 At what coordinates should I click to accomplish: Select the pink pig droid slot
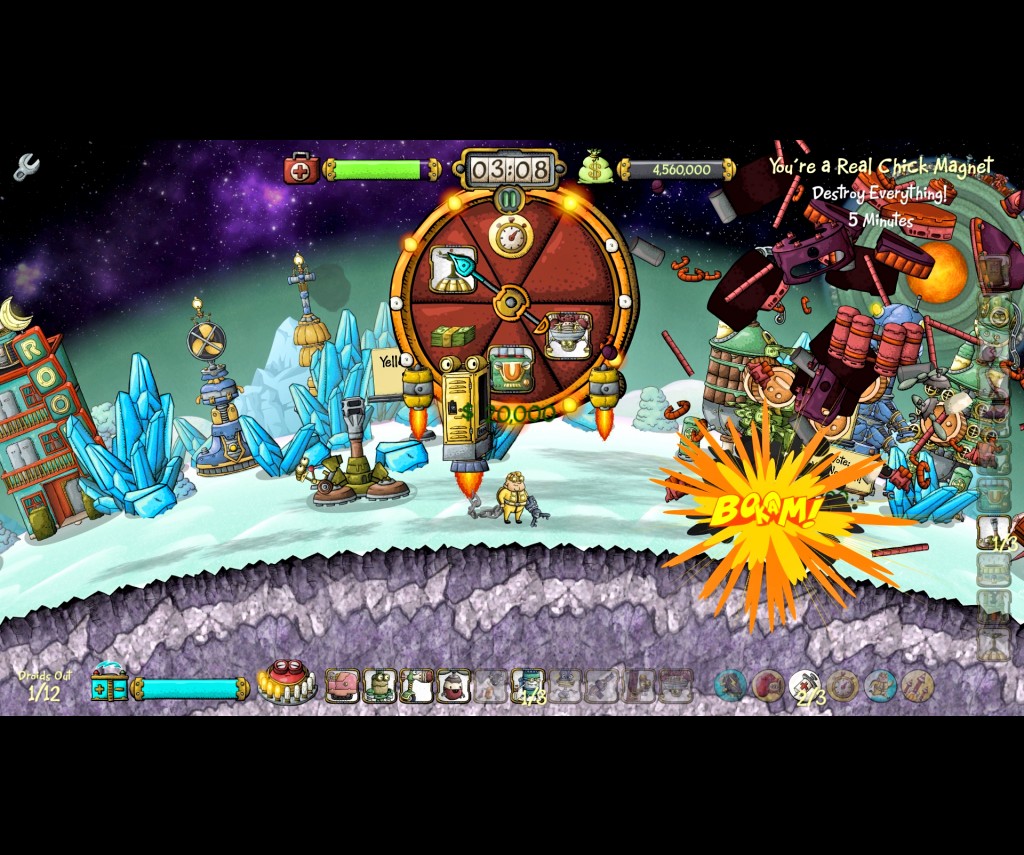(x=342, y=686)
